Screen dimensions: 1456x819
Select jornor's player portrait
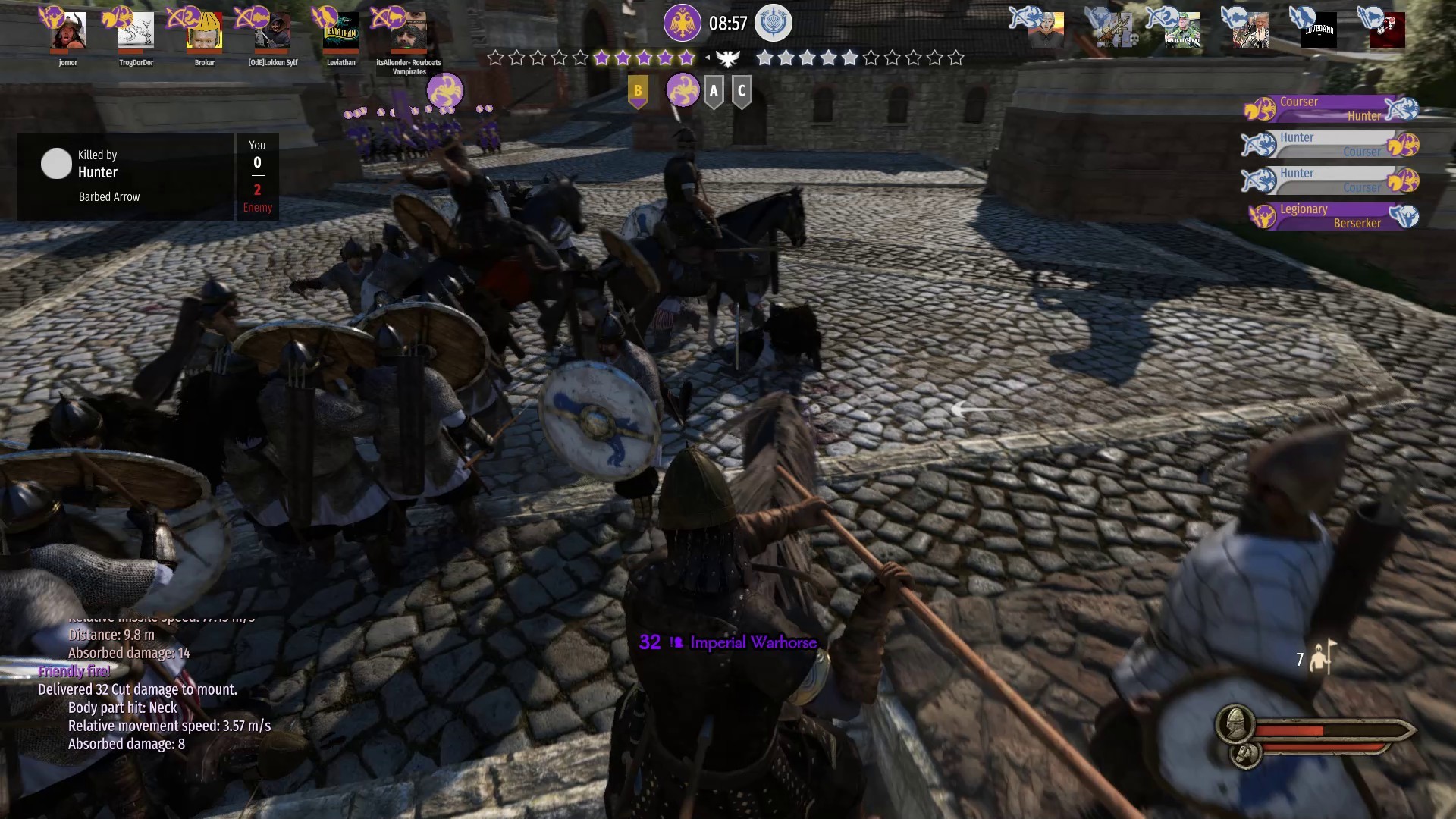coord(68,31)
